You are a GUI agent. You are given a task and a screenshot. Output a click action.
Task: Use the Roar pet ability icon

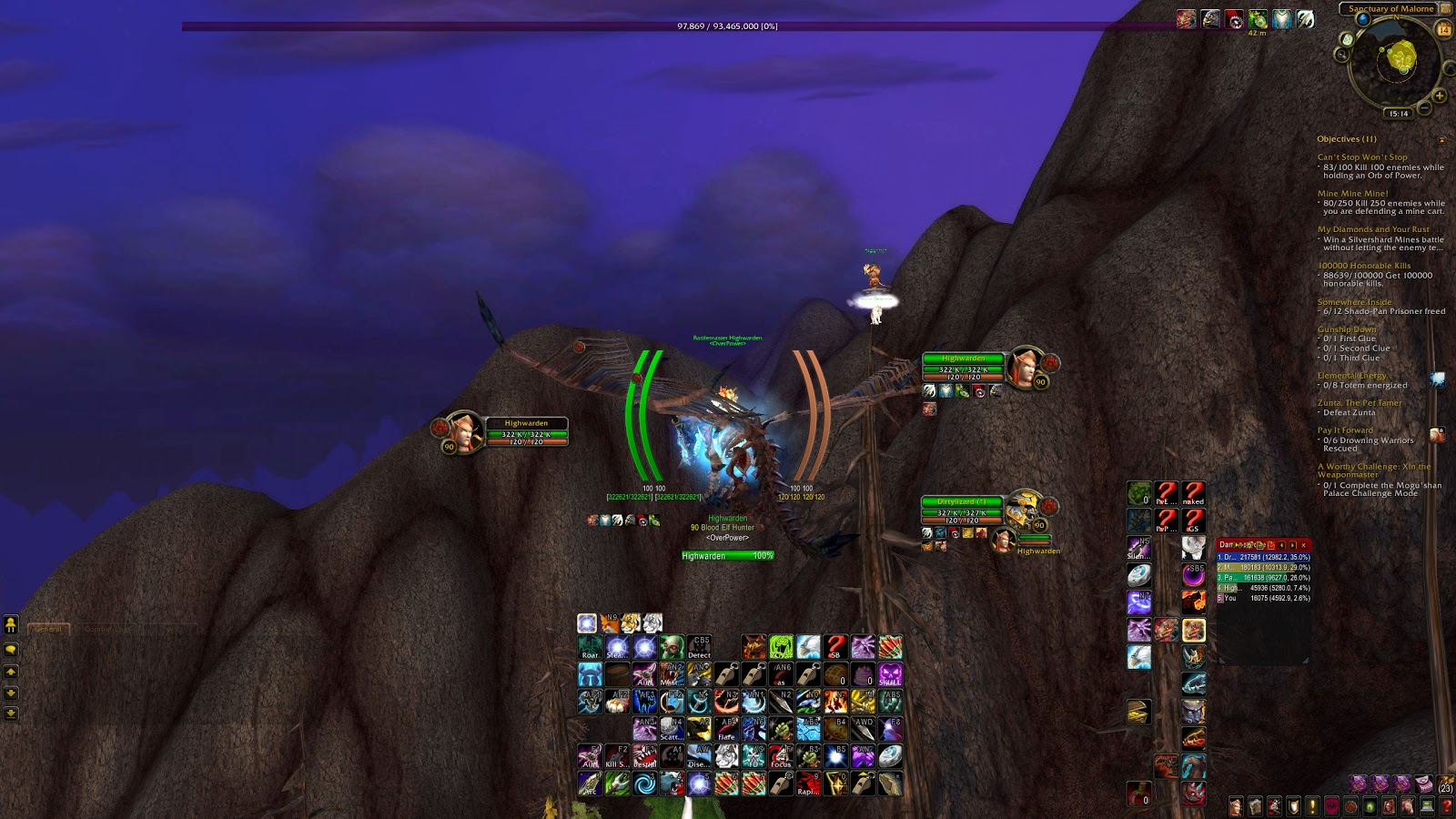pyautogui.click(x=590, y=646)
